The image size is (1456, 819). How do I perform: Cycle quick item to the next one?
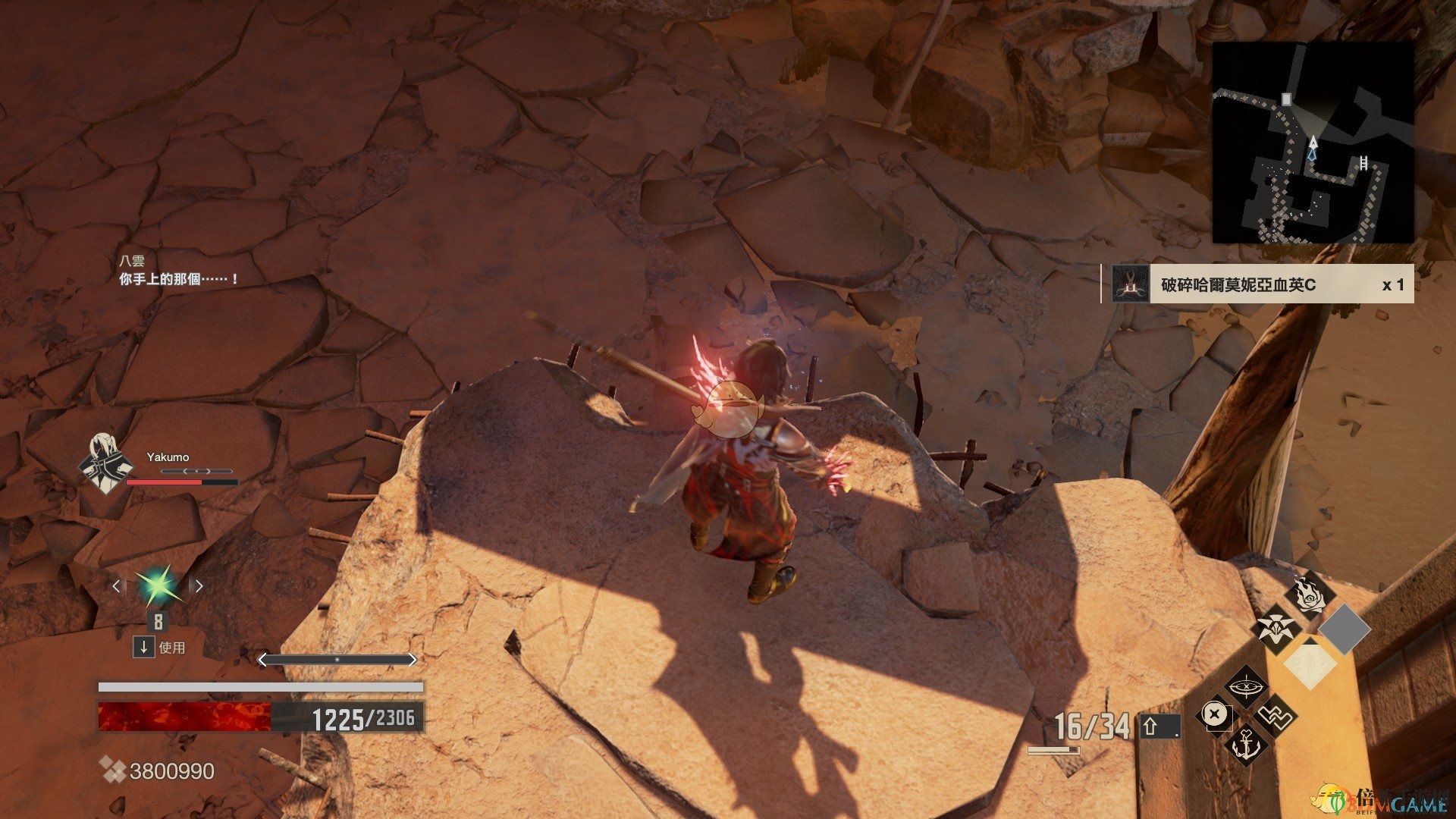[199, 586]
